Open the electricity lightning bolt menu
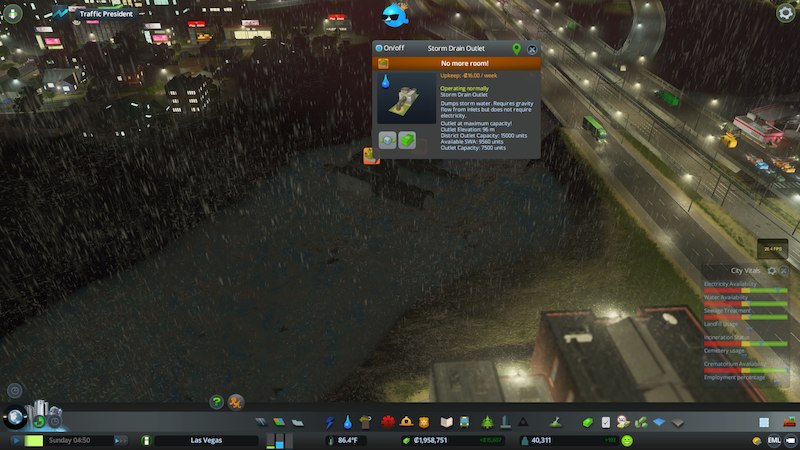Image resolution: width=800 pixels, height=450 pixels. pyautogui.click(x=329, y=423)
